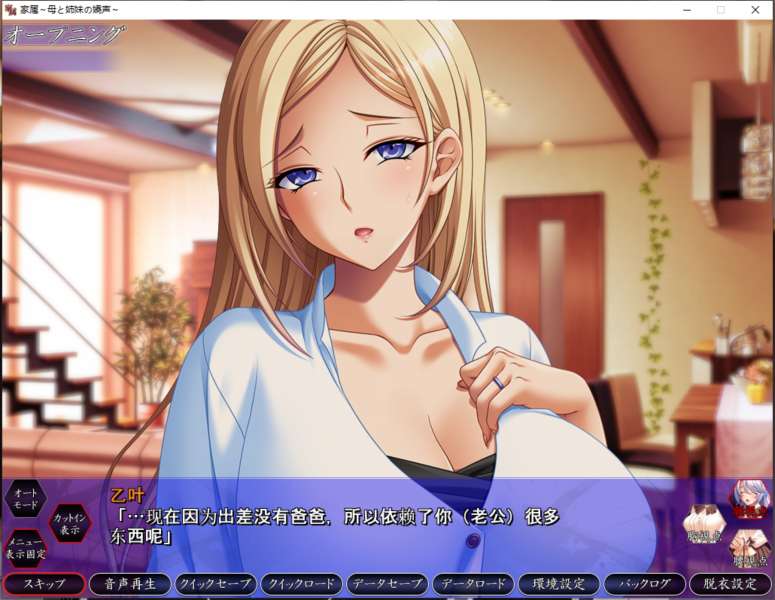This screenshot has height=600, width=775.
Task: Click the スキップ (Skip) button
Action: pyautogui.click(x=44, y=584)
